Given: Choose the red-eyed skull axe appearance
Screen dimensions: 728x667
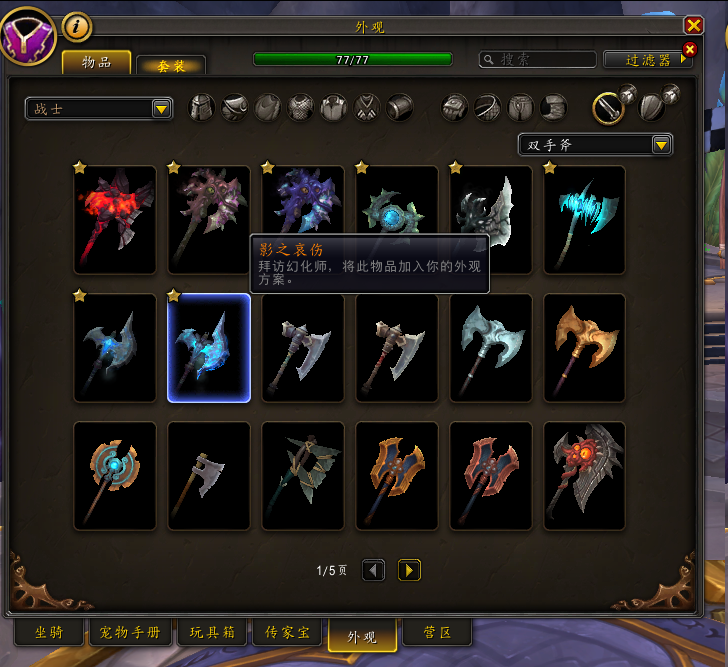Looking at the screenshot, I should pyautogui.click(x=585, y=476).
